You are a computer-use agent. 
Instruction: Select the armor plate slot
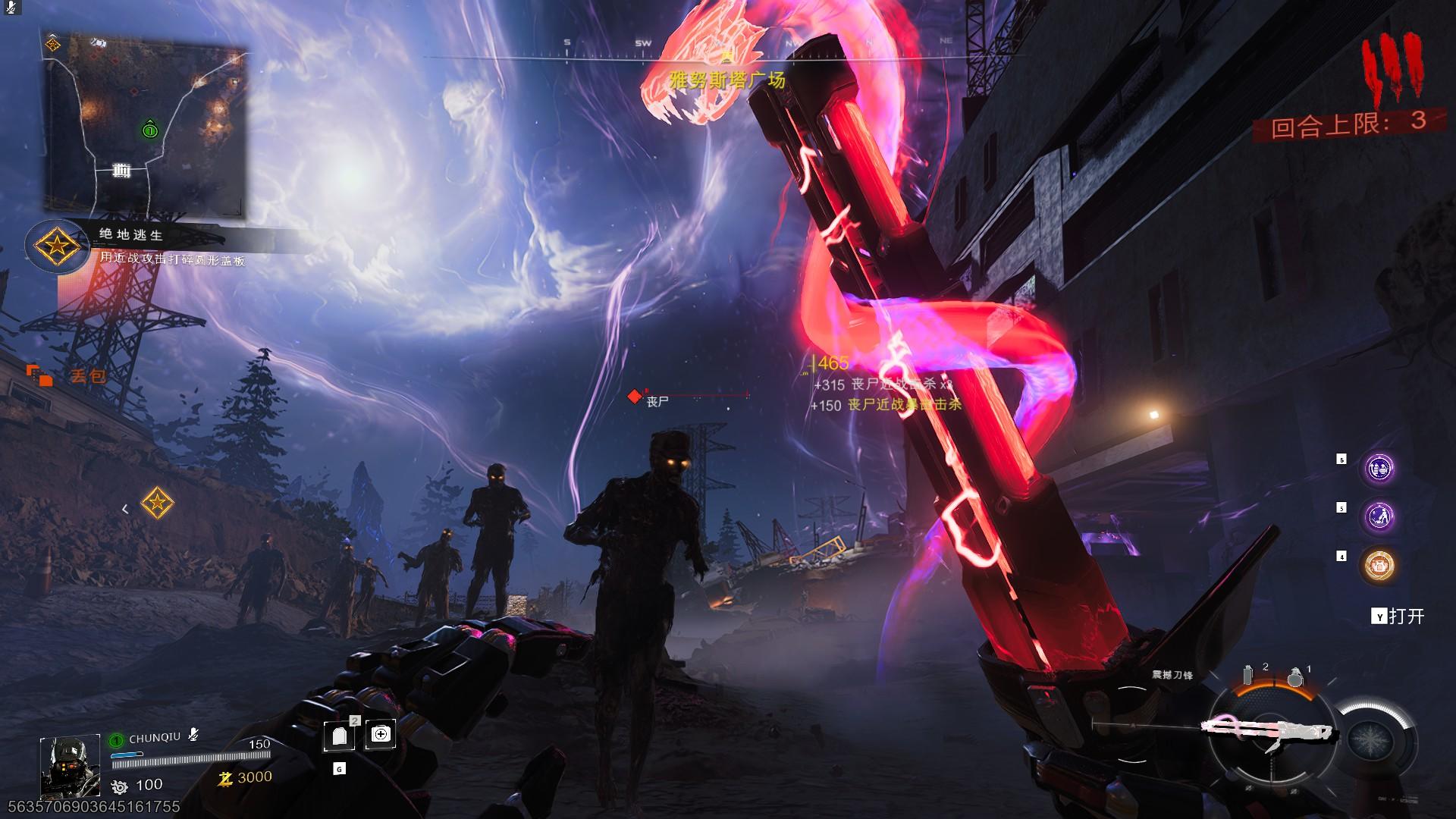(339, 736)
